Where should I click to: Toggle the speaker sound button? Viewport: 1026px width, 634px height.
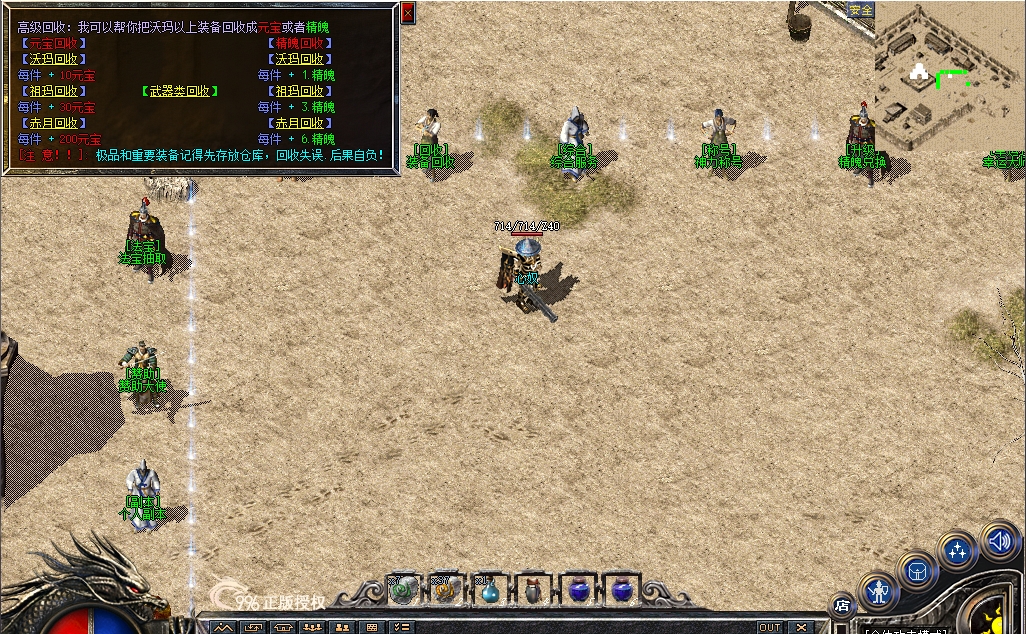coord(998,540)
